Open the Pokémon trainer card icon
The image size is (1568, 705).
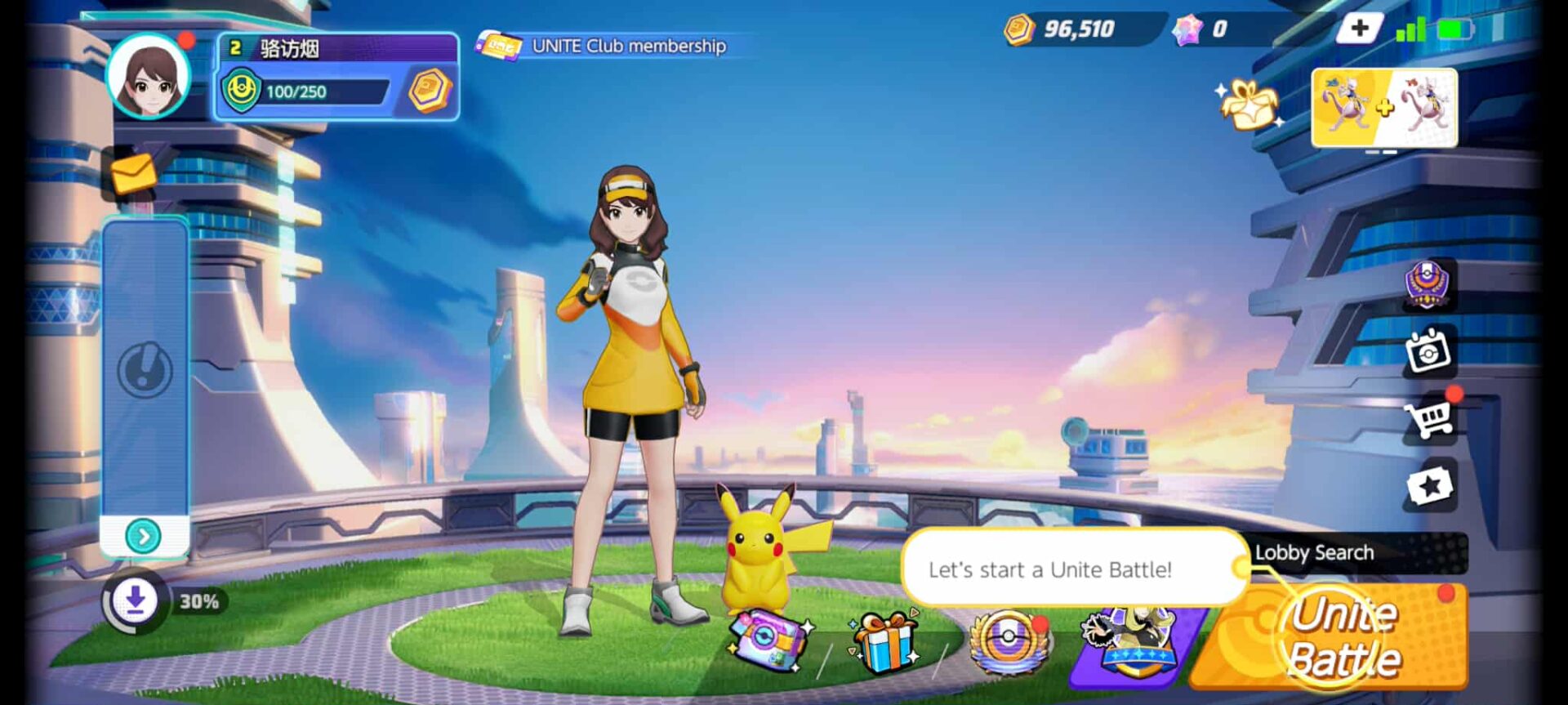click(x=1131, y=641)
